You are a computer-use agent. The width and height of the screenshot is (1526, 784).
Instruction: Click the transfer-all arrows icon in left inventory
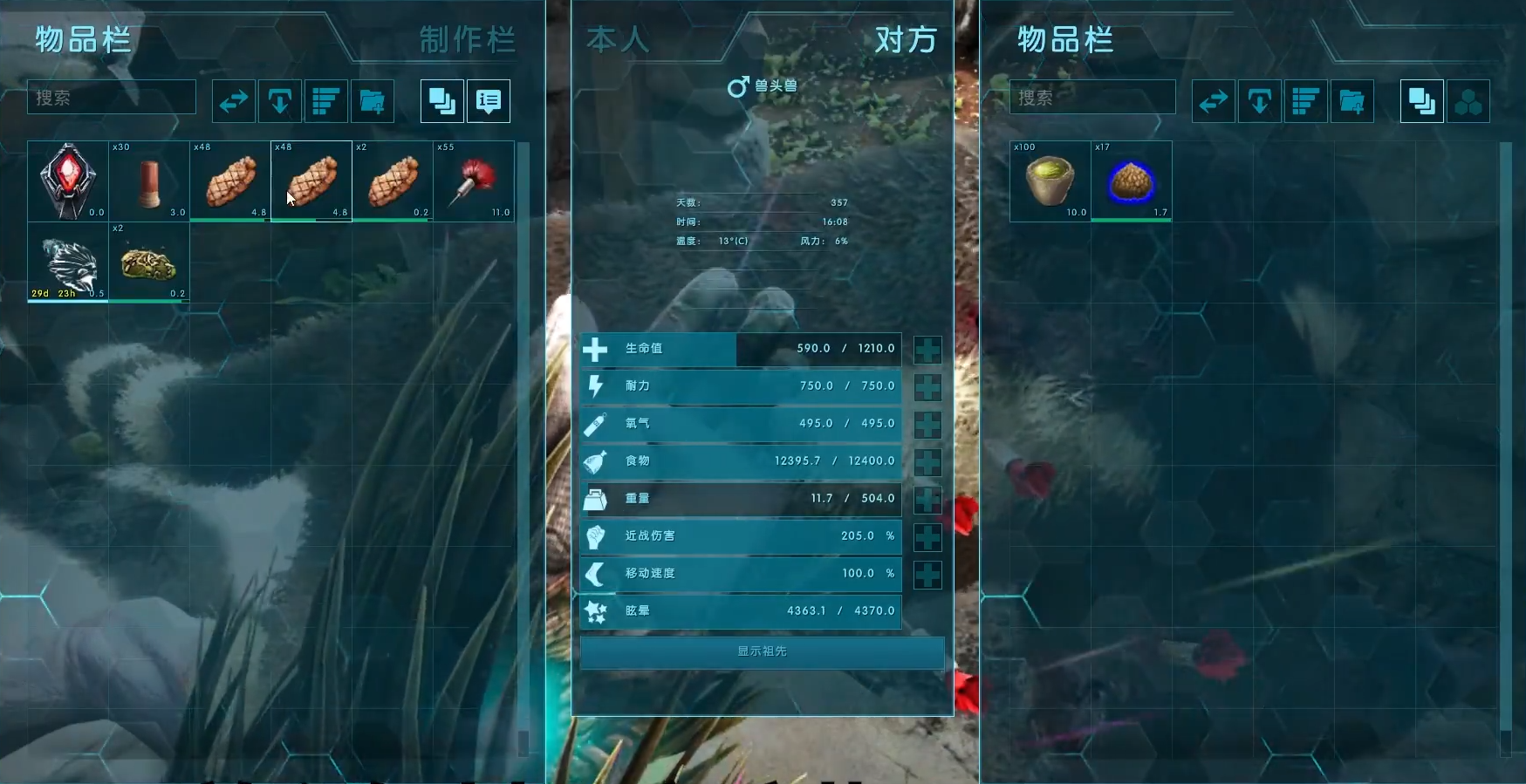233,101
